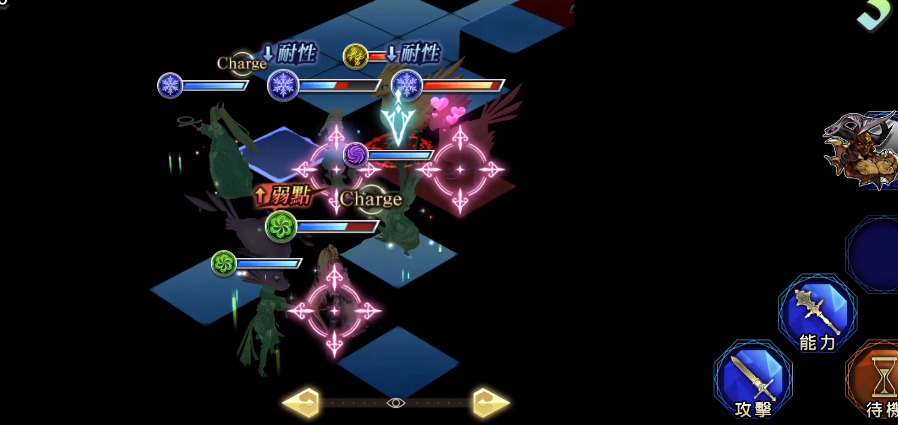The image size is (898, 425).
Task: Rotate the camera with the right gold arrow
Action: [491, 403]
